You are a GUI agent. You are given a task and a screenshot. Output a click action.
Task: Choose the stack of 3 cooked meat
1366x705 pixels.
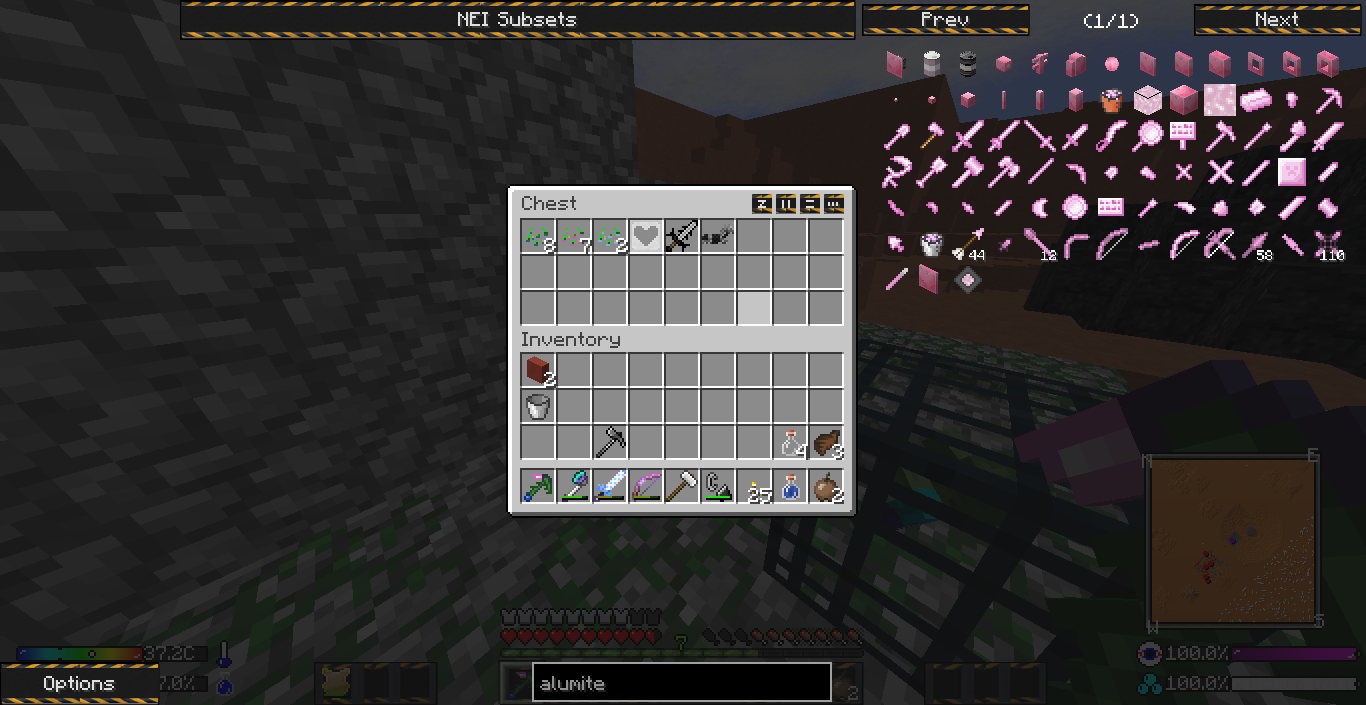[x=826, y=443]
